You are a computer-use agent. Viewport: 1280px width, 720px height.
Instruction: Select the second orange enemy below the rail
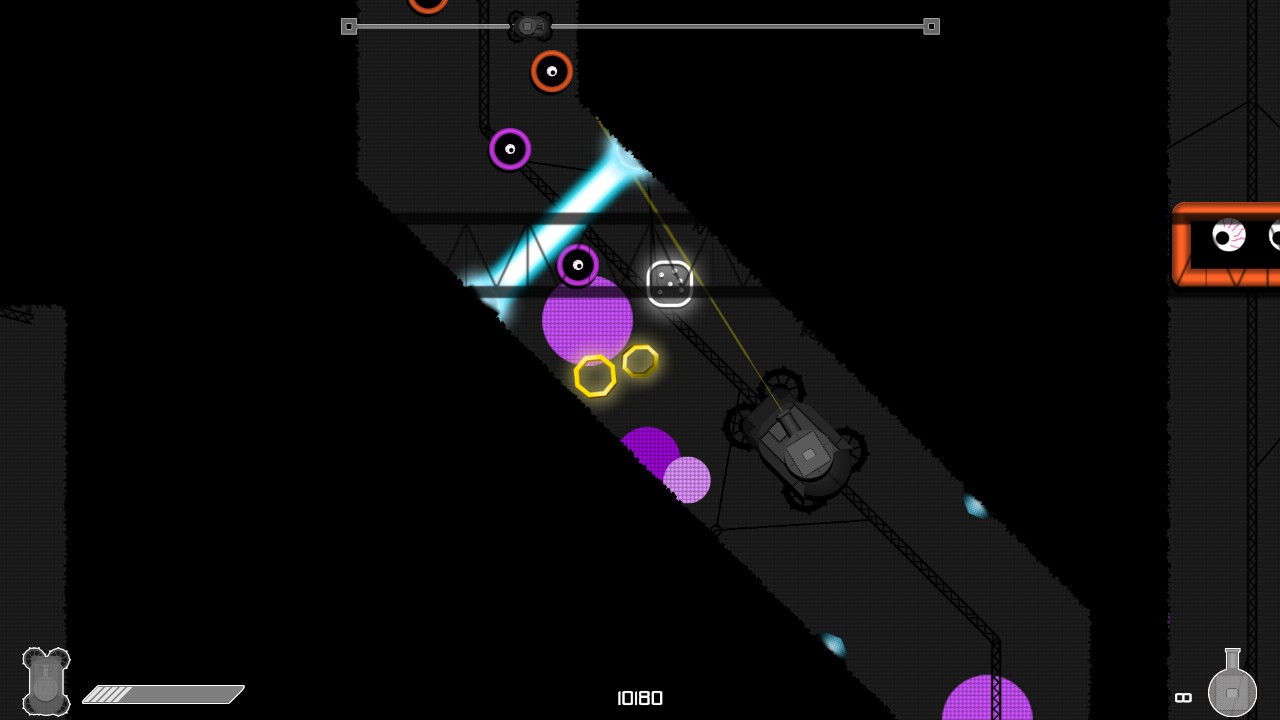[x=550, y=72]
